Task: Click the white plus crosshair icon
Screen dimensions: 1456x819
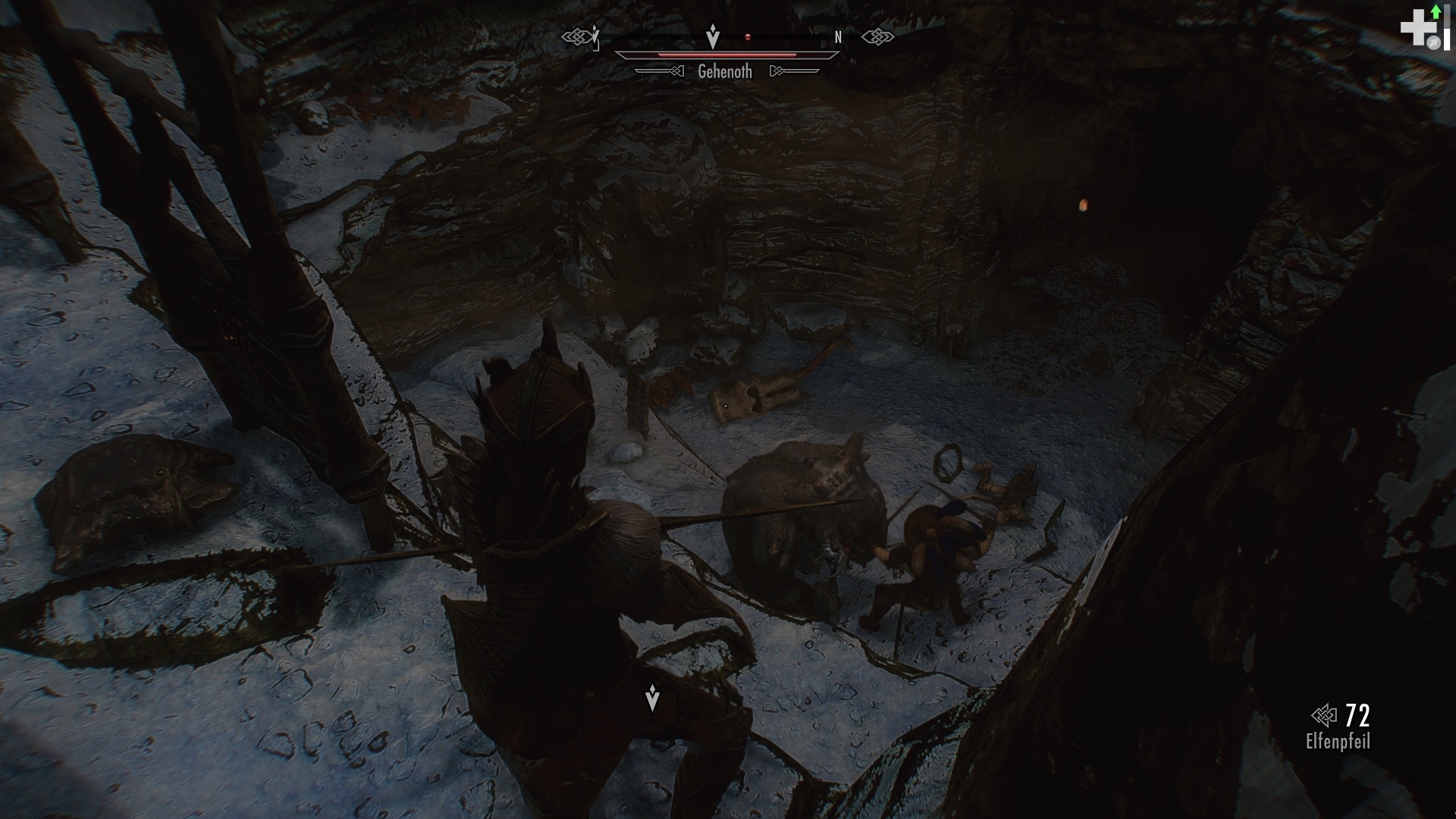Action: 1418,27
